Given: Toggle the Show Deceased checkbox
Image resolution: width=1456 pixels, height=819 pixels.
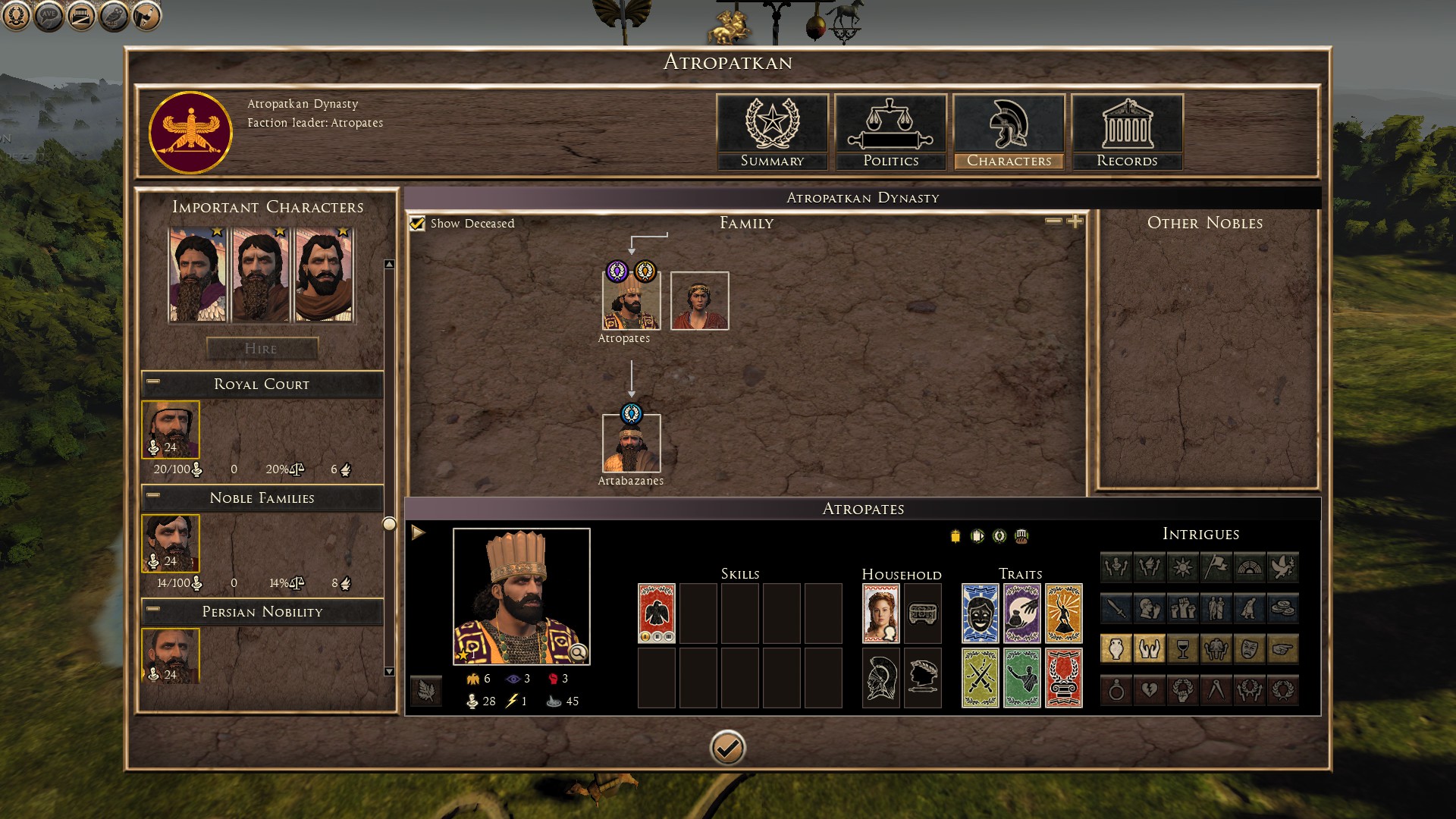Looking at the screenshot, I should (x=417, y=224).
